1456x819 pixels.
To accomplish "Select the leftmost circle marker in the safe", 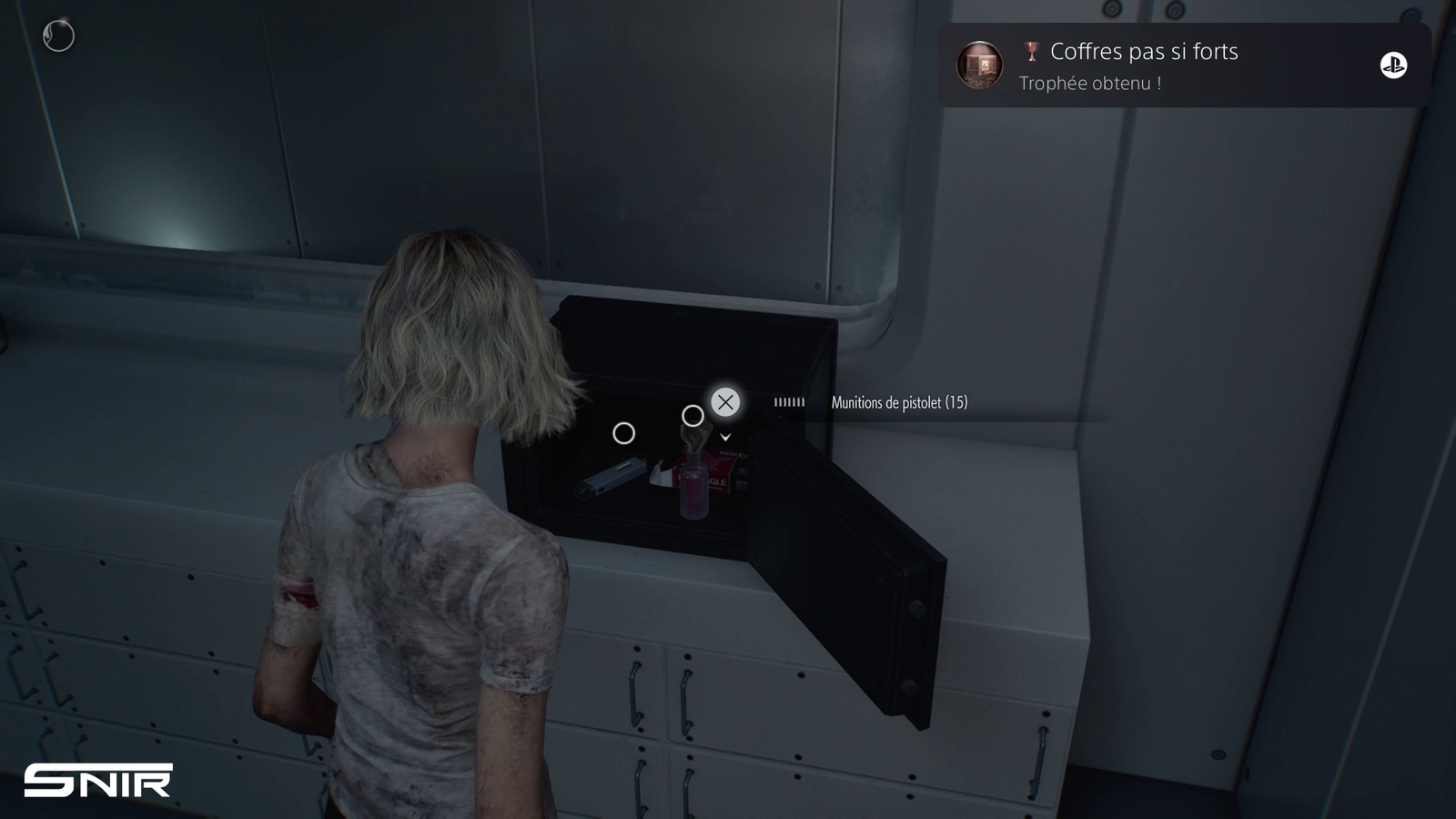I will pyautogui.click(x=623, y=433).
